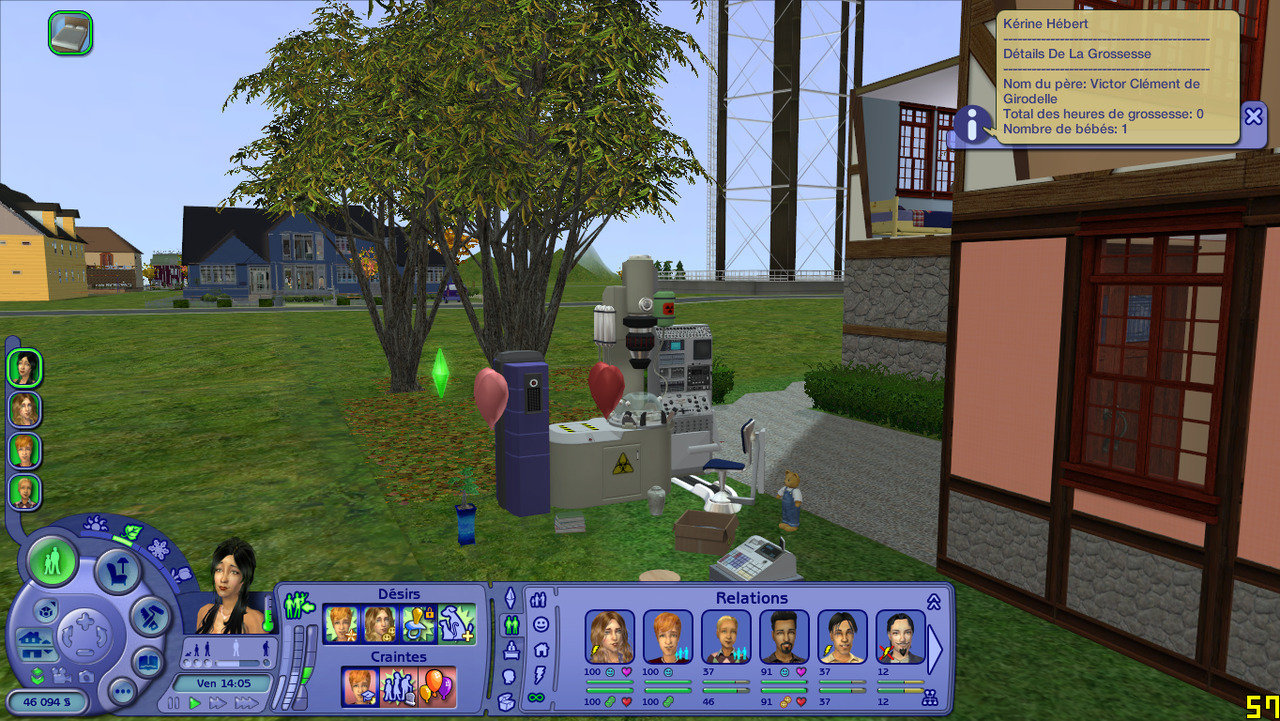Viewport: 1280px width, 721px height.
Task: Open Buy mode with the armchair icon
Action: click(116, 572)
